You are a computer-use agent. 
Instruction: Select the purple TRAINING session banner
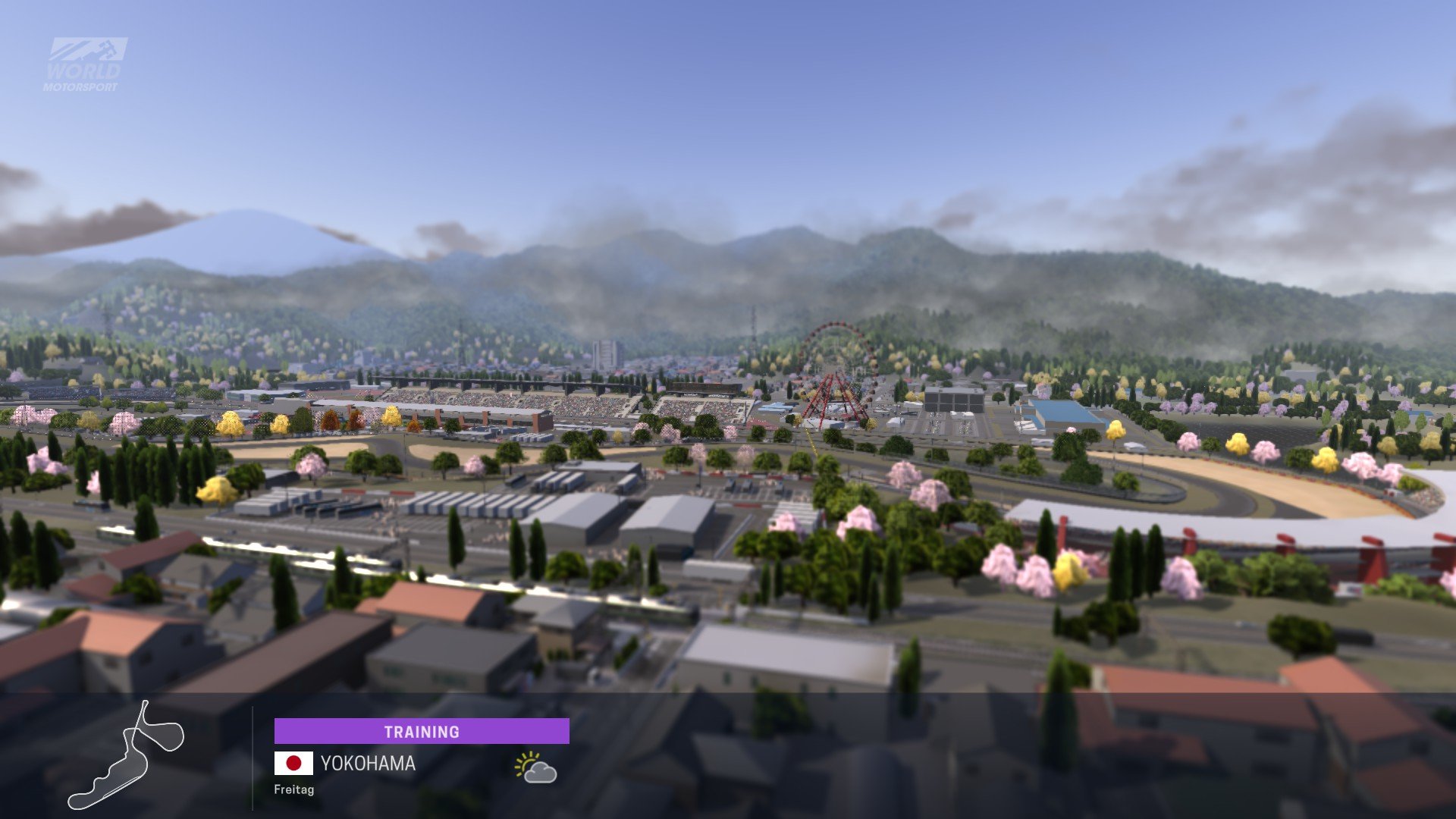tap(422, 732)
